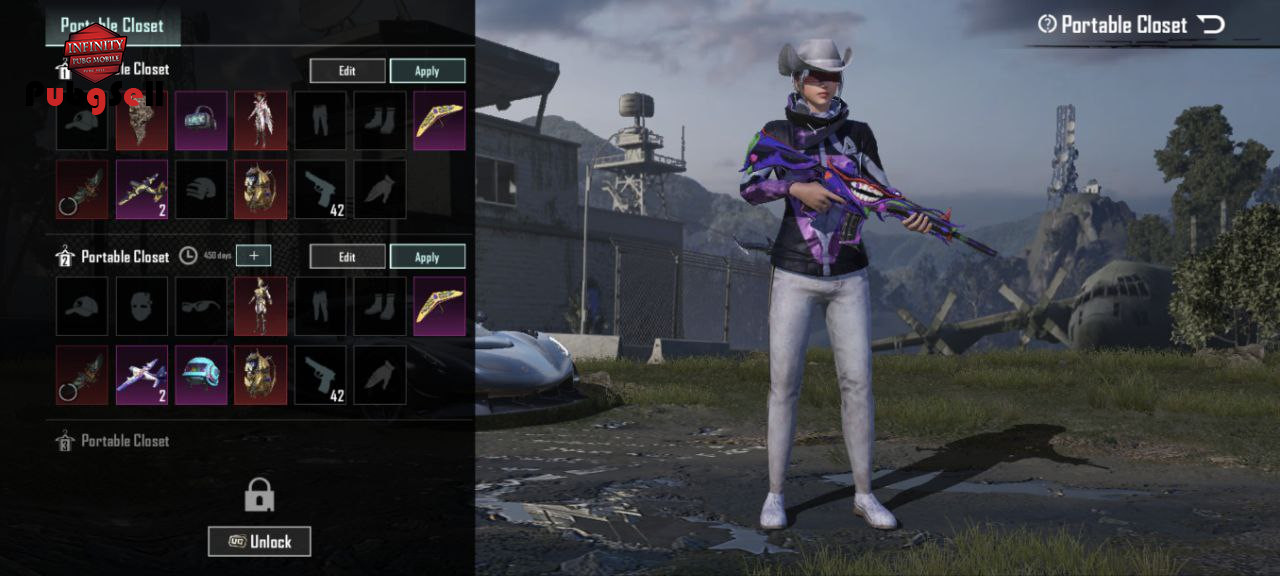Select the mask slot in second closet
The image size is (1280, 576).
pyautogui.click(x=141, y=306)
